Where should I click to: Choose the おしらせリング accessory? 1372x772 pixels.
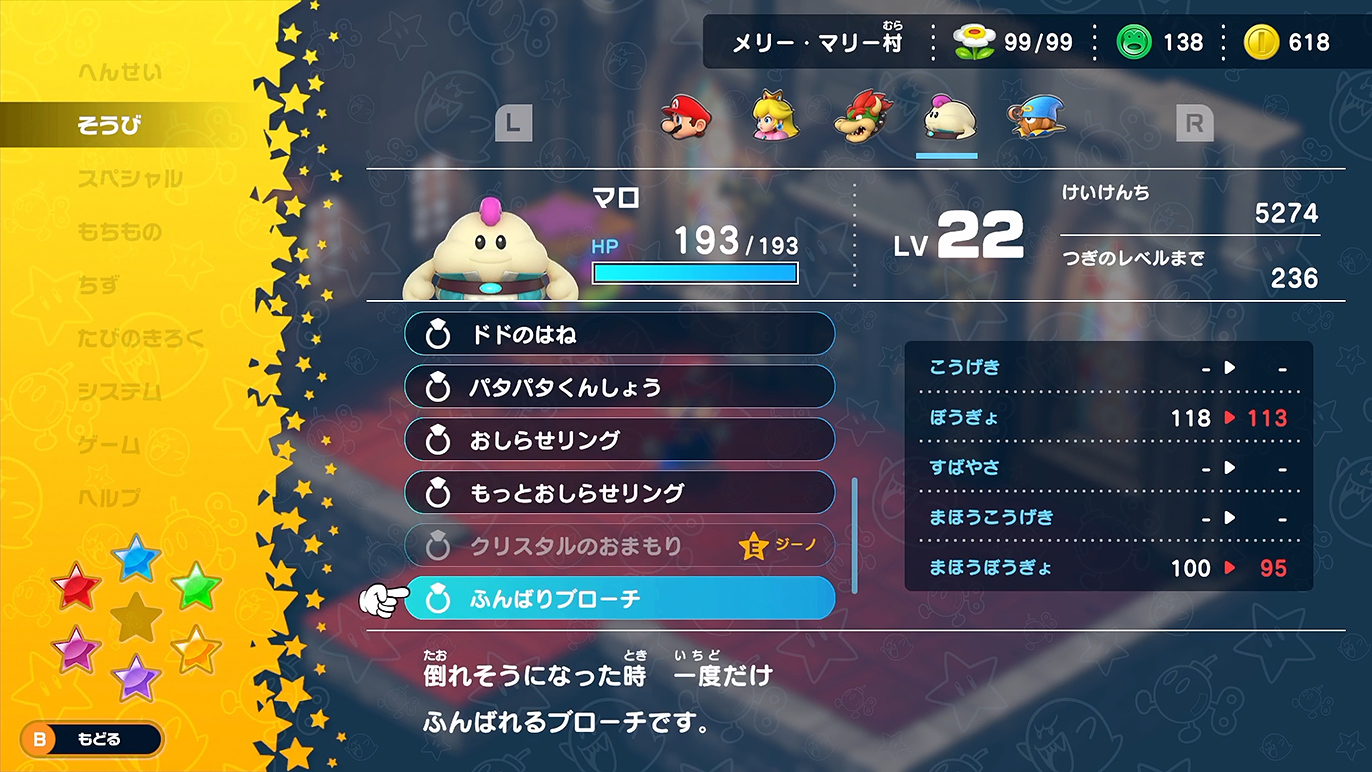click(619, 440)
